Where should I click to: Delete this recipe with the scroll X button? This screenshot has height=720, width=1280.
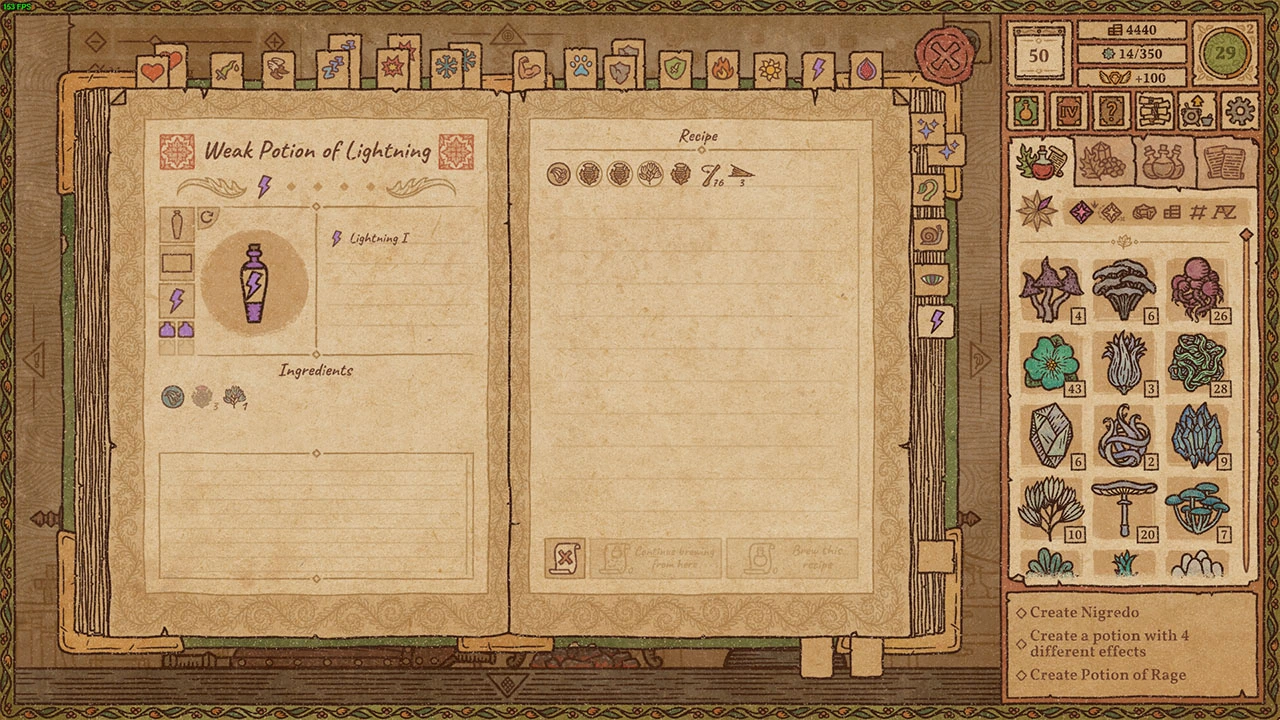[x=565, y=558]
